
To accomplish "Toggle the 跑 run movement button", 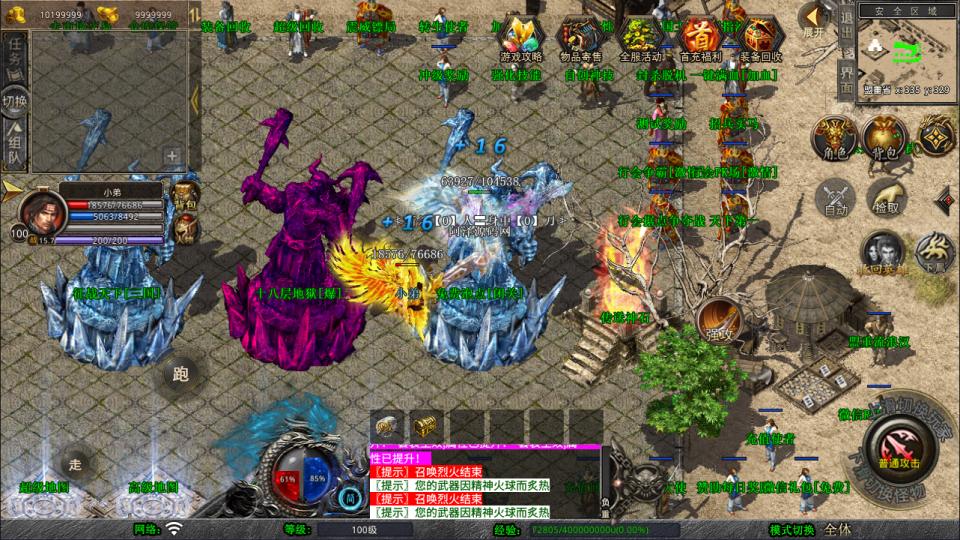I will click(x=181, y=374).
